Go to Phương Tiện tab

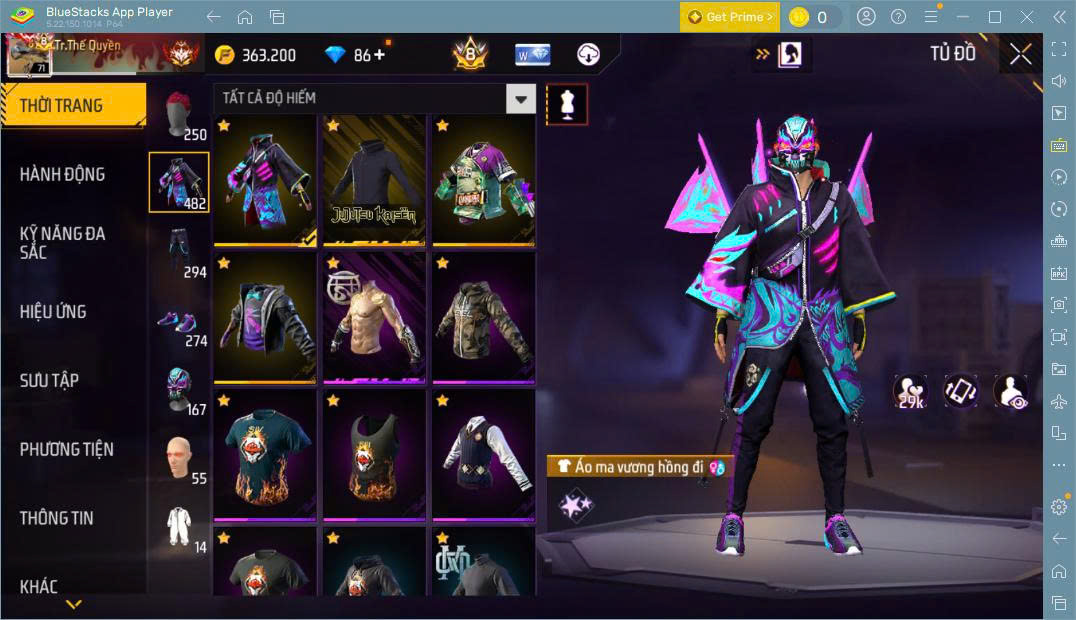pyautogui.click(x=66, y=449)
